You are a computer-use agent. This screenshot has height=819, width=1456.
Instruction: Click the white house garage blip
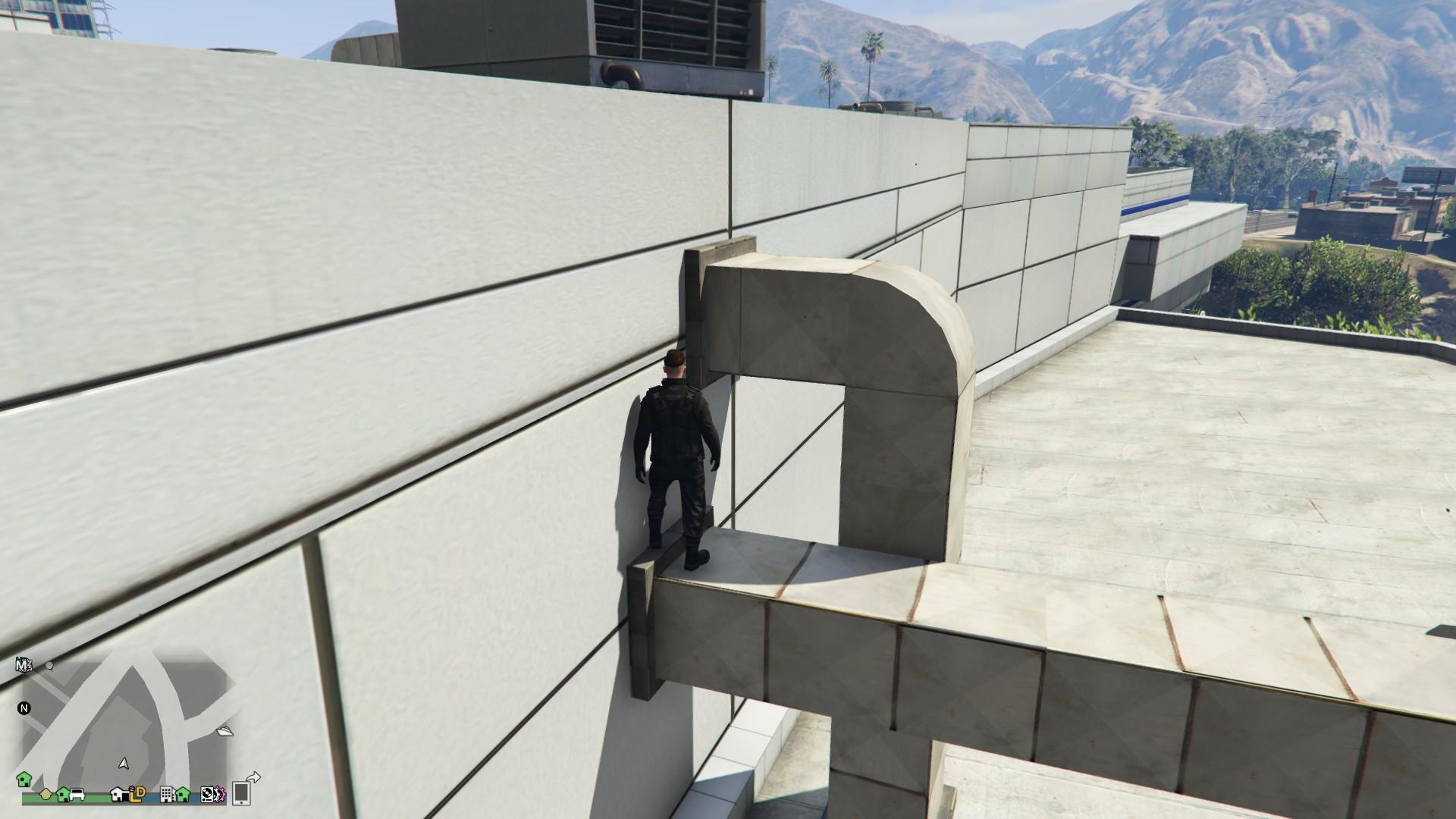coord(120,795)
